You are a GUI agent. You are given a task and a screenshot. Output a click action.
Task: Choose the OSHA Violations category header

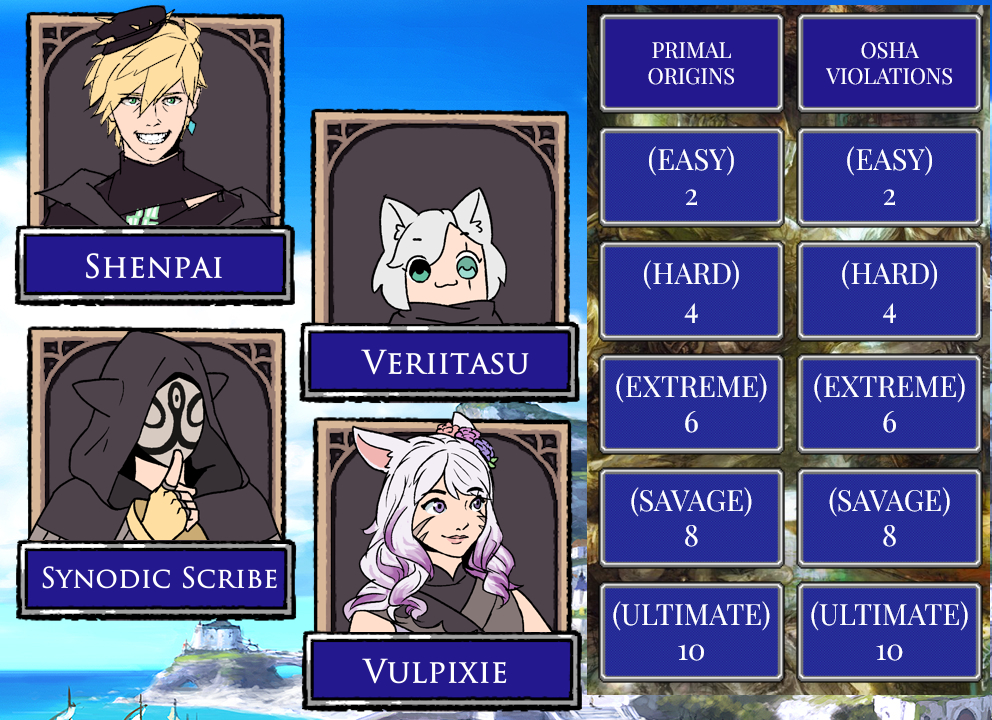(x=889, y=62)
